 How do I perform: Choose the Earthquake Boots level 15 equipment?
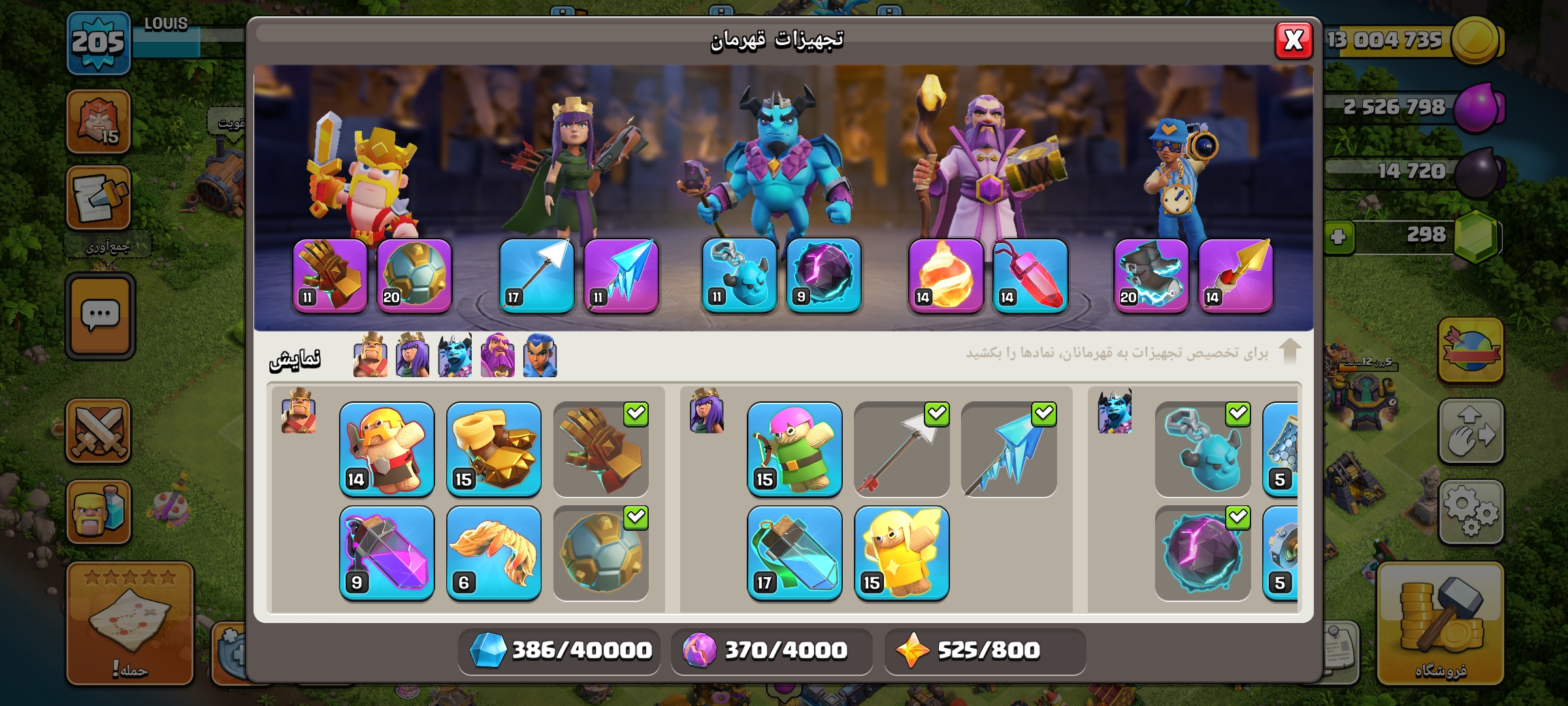(x=494, y=449)
